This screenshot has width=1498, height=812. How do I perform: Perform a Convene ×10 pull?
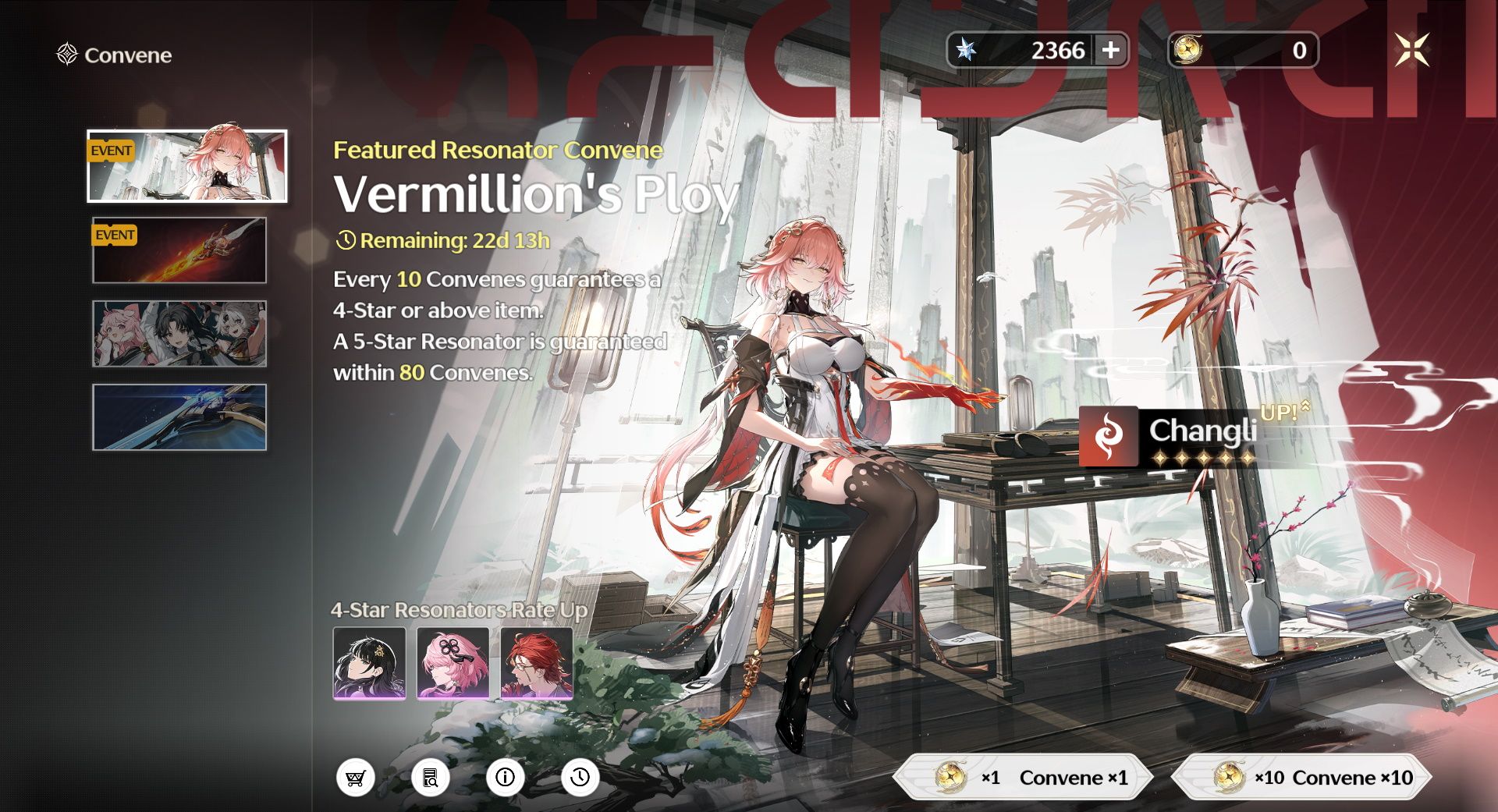(x=1302, y=777)
